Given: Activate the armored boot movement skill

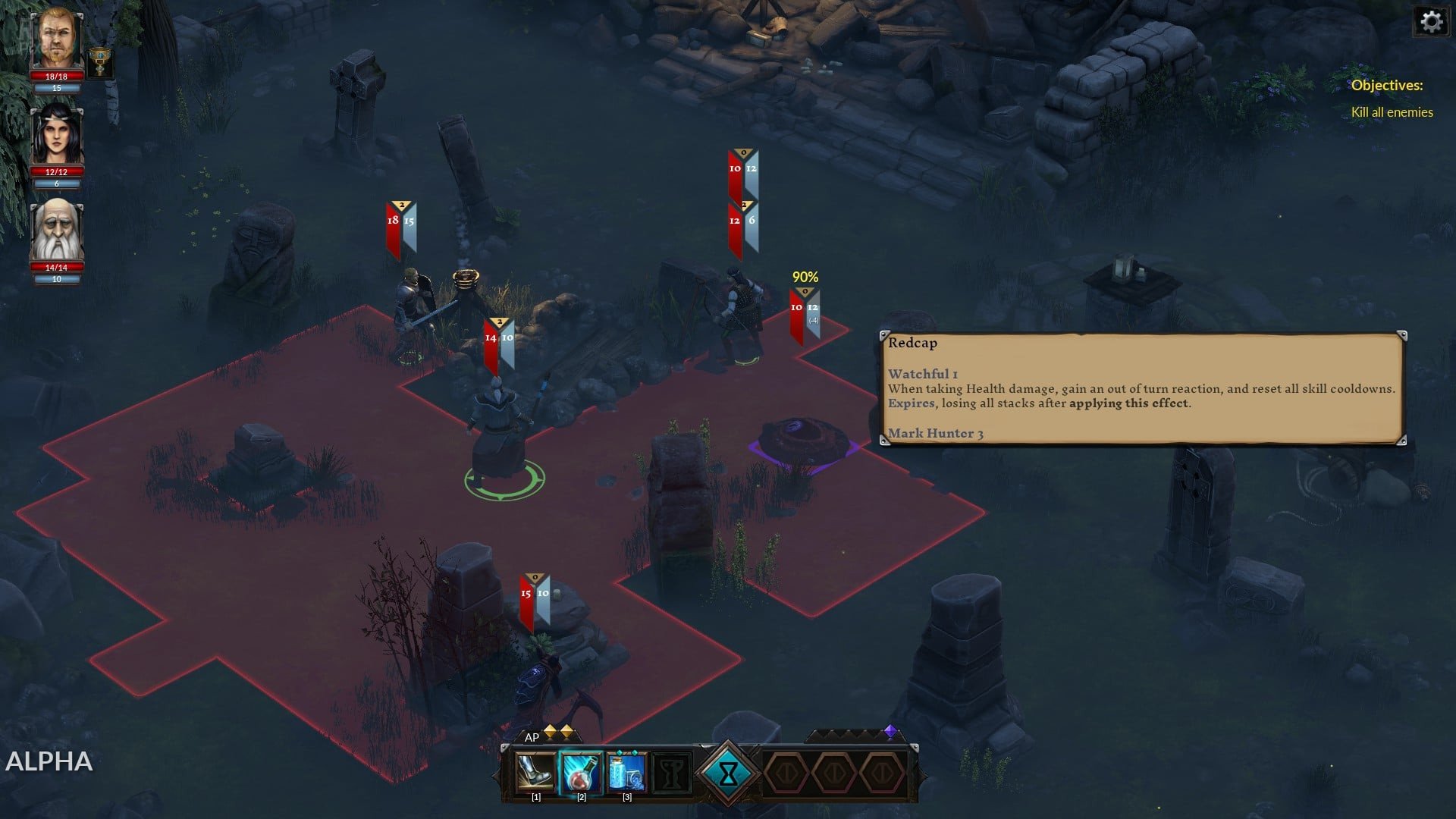Looking at the screenshot, I should click(535, 773).
